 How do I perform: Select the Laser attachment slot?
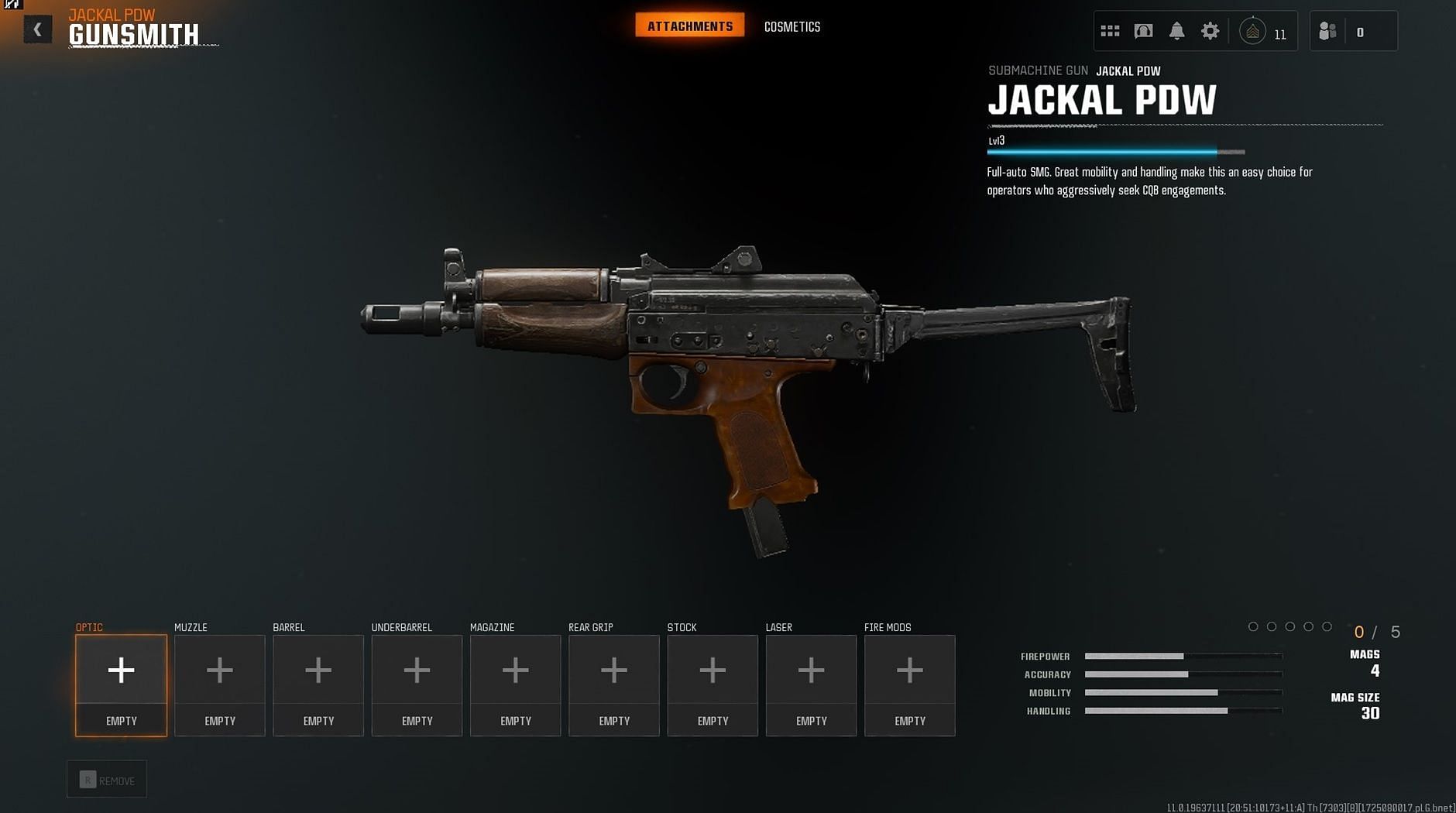pyautogui.click(x=811, y=684)
